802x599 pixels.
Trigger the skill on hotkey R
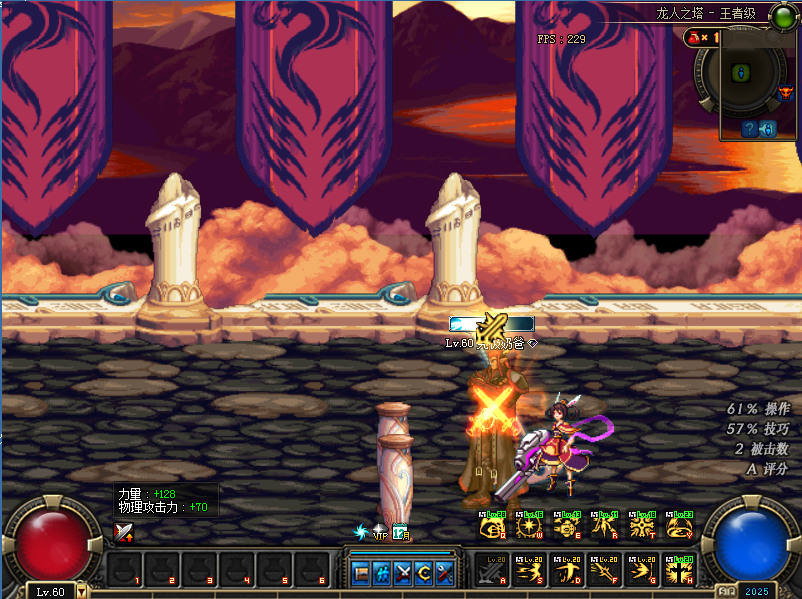tap(603, 525)
